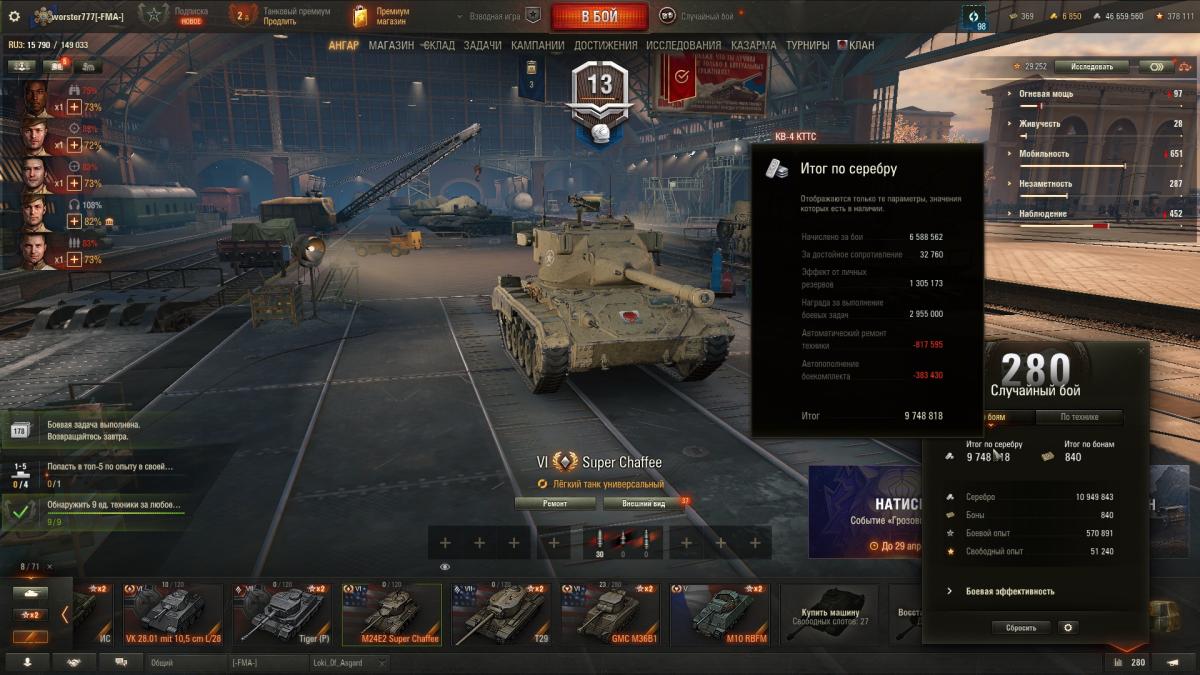Open the КАЗАРМА barracks menu

[x=753, y=46]
